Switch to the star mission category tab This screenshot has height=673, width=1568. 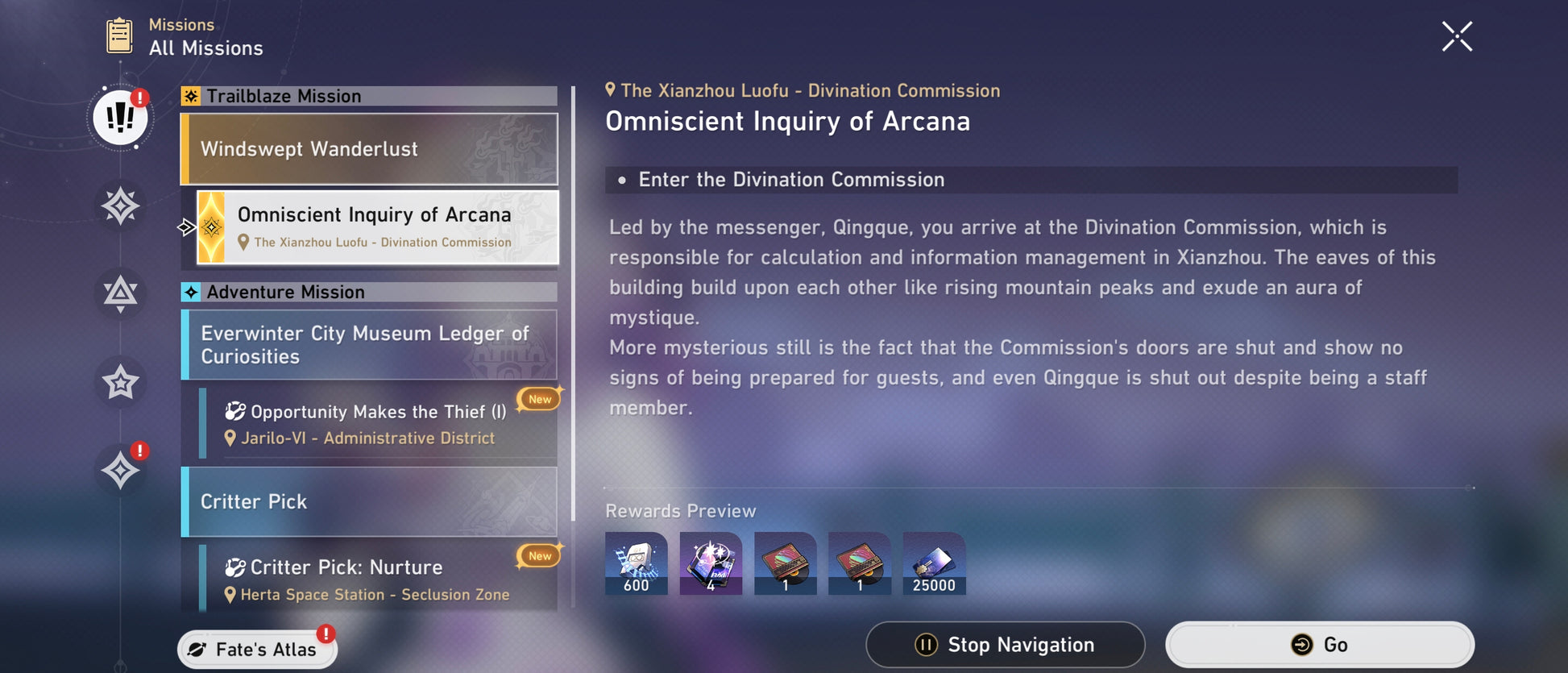[120, 382]
